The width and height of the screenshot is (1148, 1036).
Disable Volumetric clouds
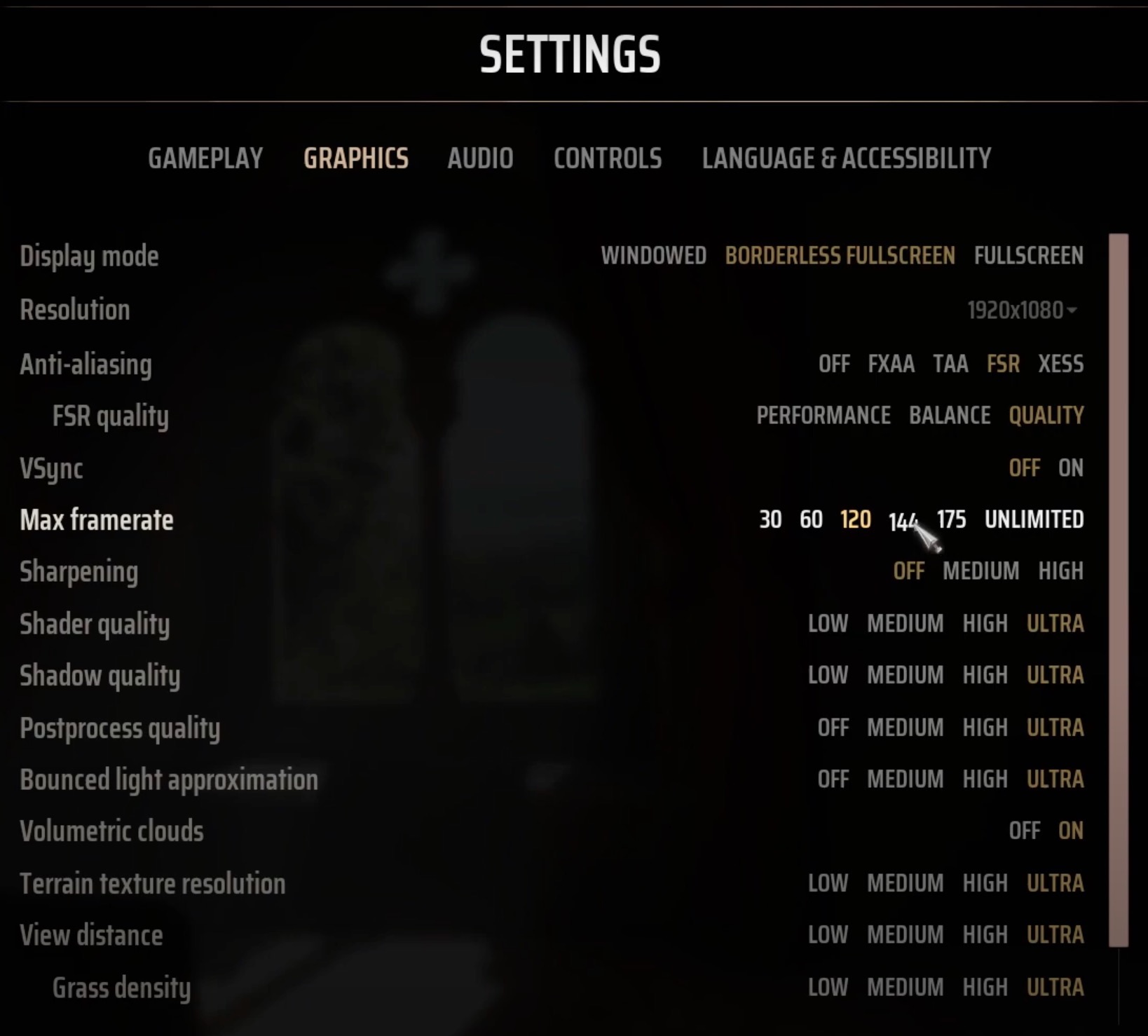pos(1025,831)
